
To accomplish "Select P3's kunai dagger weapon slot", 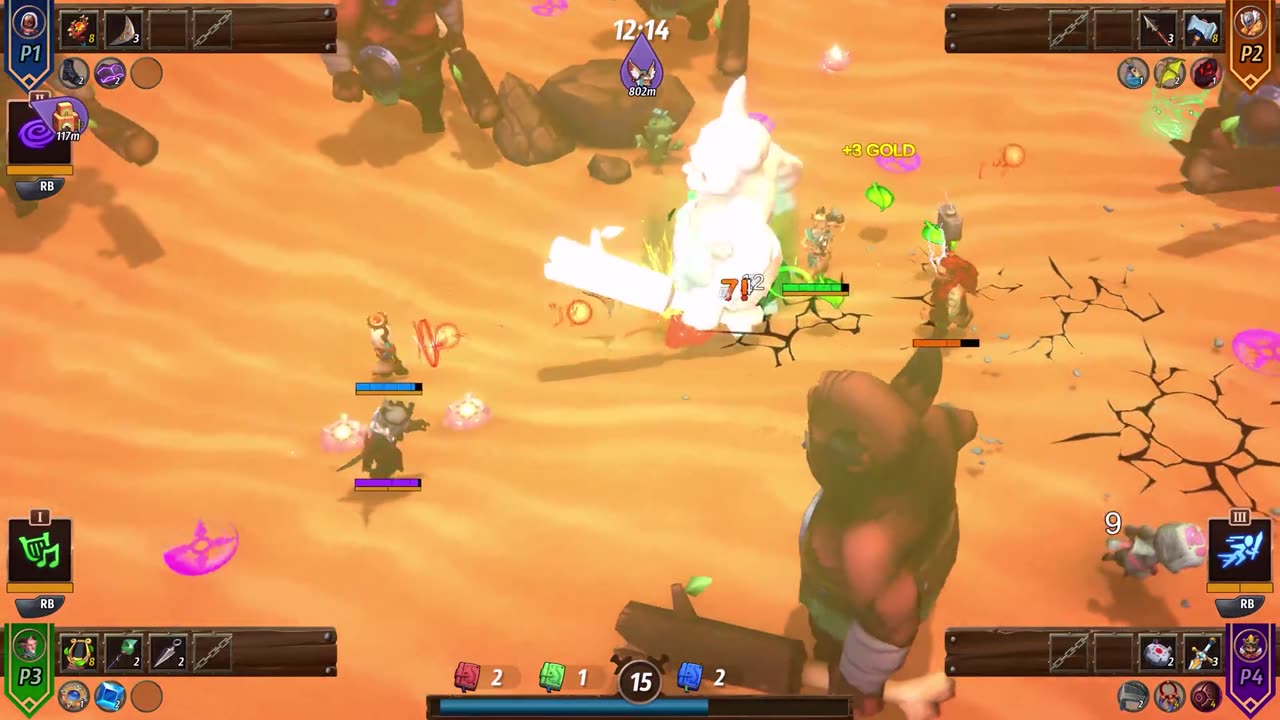I will [167, 652].
